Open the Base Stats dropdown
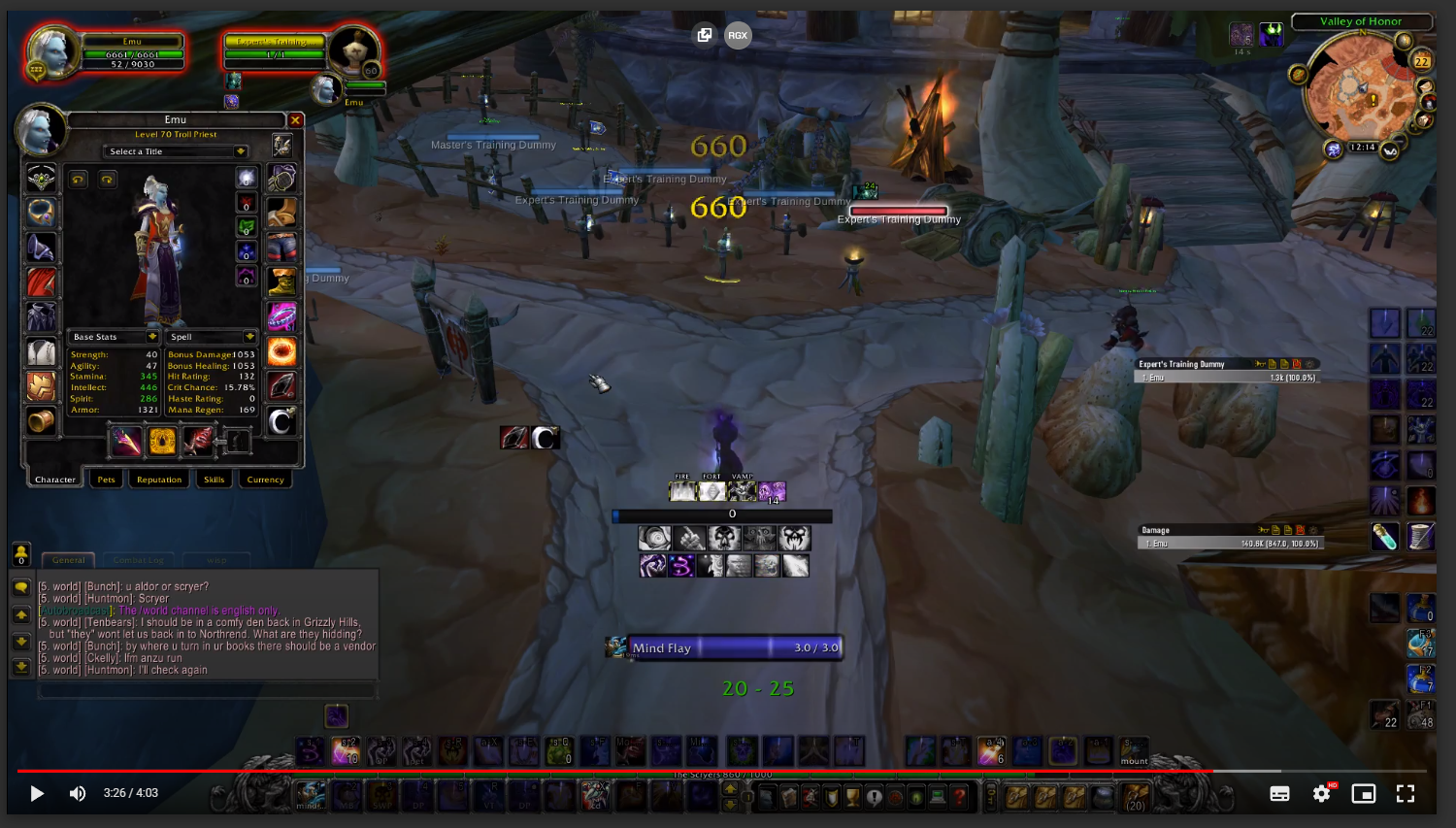Image resolution: width=1456 pixels, height=828 pixels. [x=112, y=336]
